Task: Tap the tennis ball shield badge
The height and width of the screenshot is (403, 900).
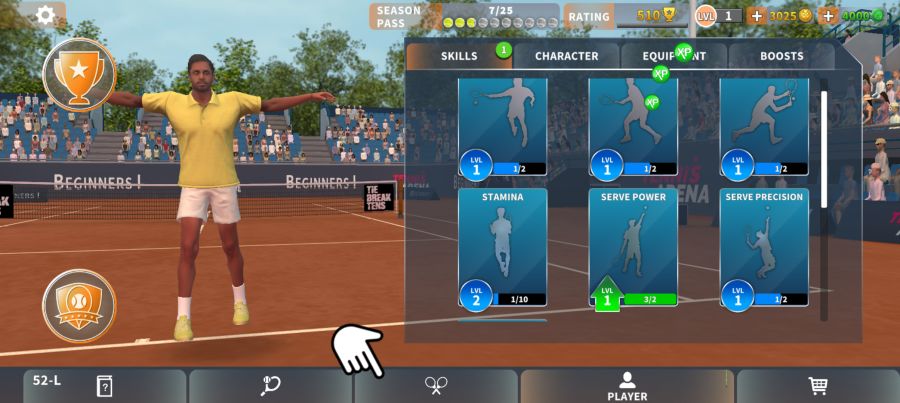Action: click(79, 305)
